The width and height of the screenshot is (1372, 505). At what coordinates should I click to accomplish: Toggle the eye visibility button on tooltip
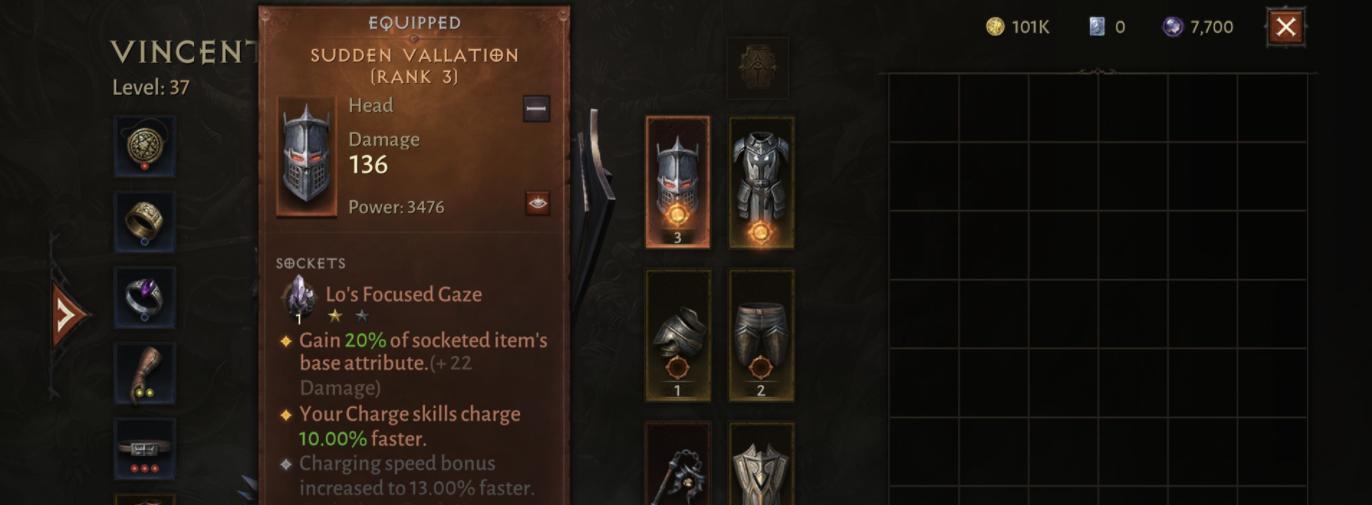tap(537, 204)
